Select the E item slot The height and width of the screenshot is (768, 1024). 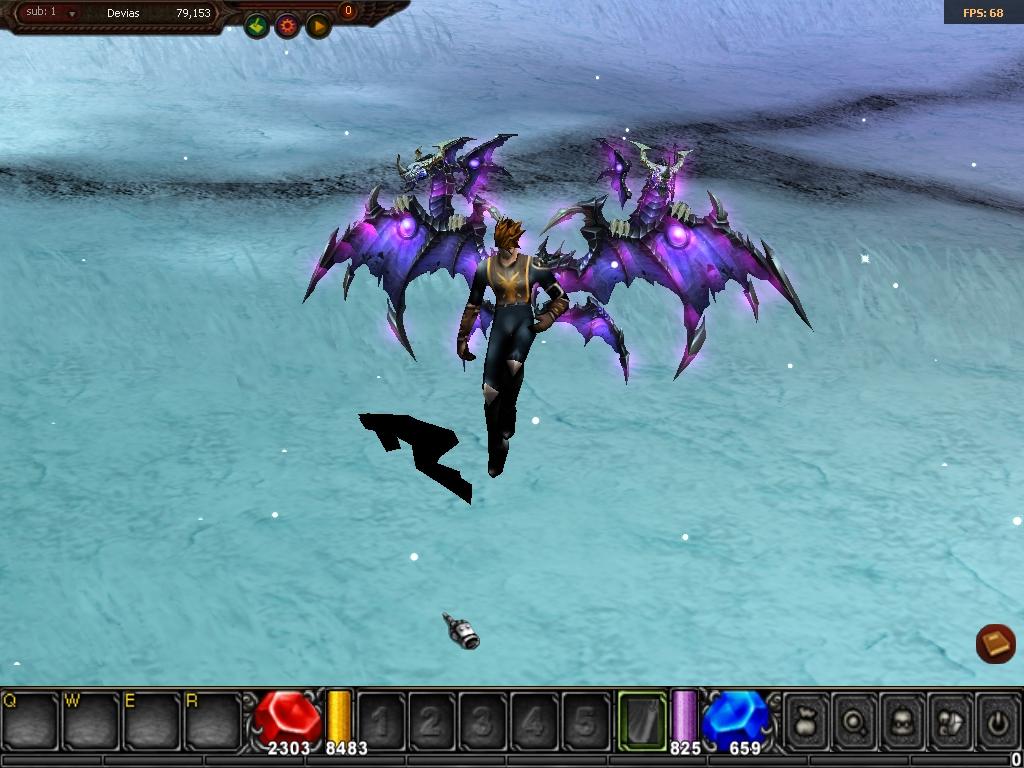153,720
